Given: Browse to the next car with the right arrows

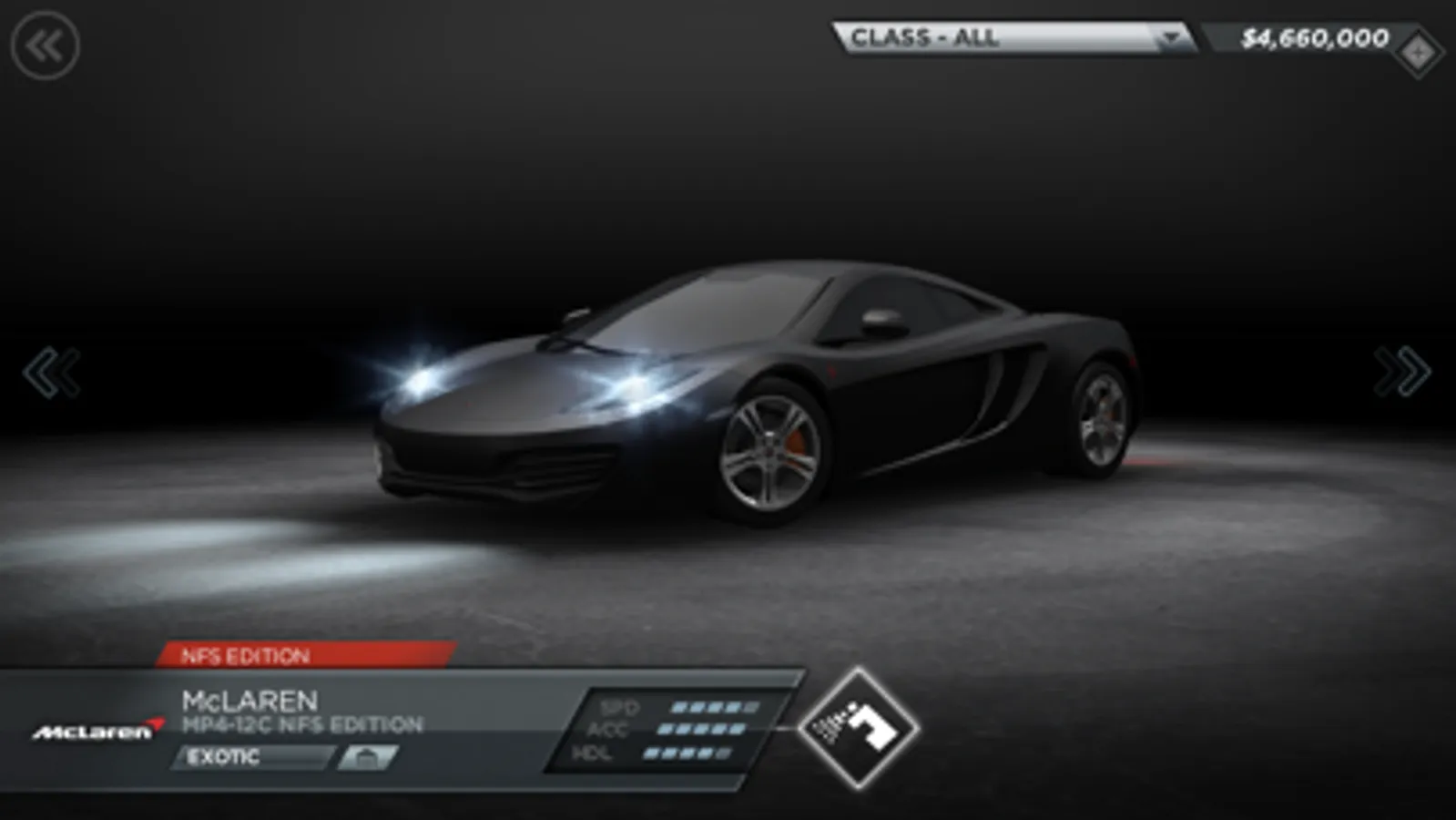Looking at the screenshot, I should [1402, 372].
